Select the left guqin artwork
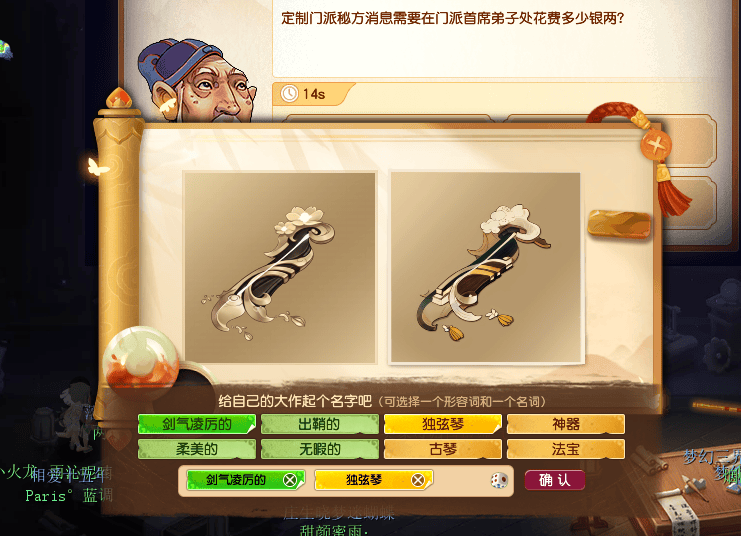 (x=279, y=267)
